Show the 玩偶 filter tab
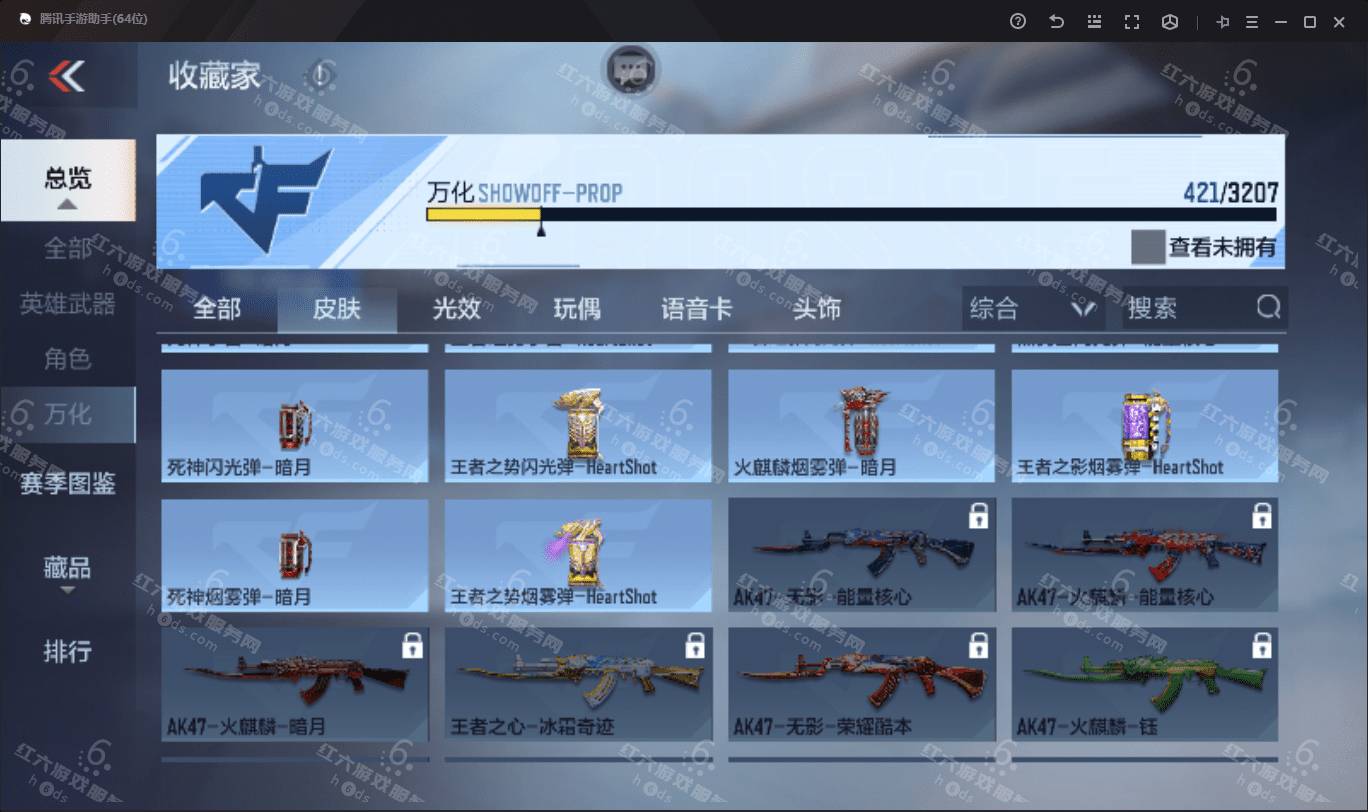This screenshot has height=812, width=1368. point(577,309)
